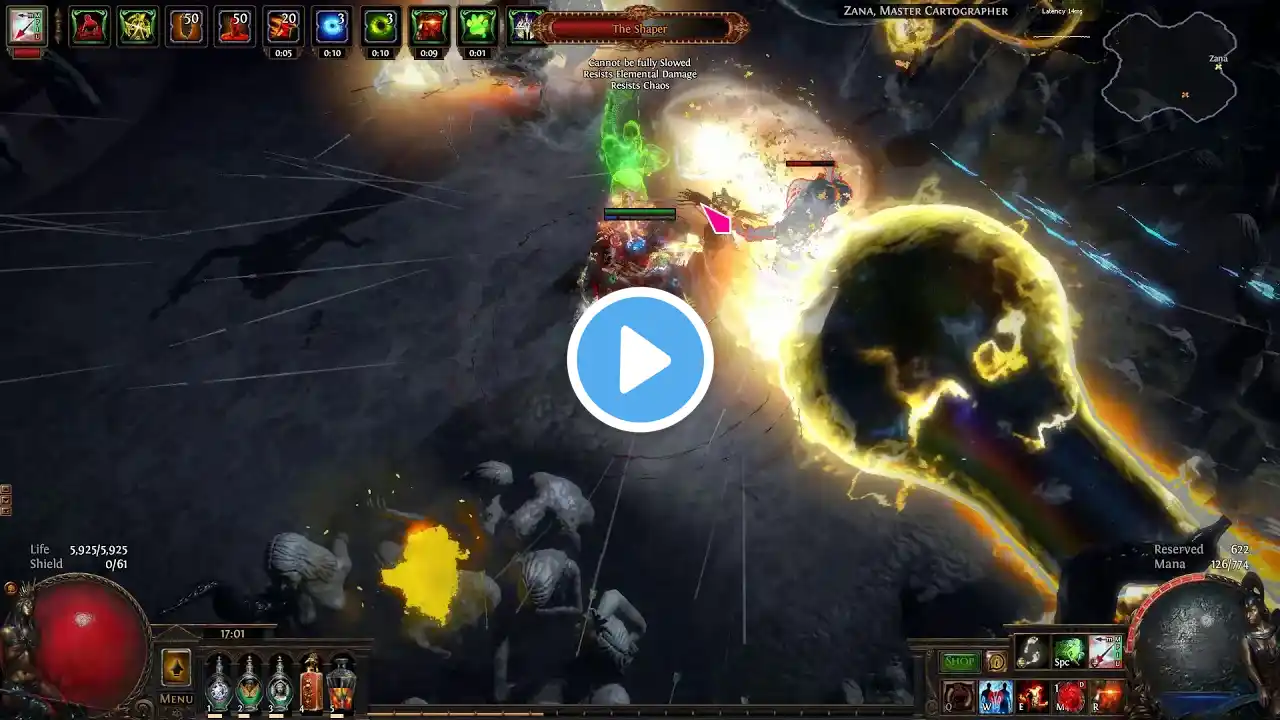Click the blue vortex buff icon
Viewport: 1280px width, 720px height.
tap(332, 26)
